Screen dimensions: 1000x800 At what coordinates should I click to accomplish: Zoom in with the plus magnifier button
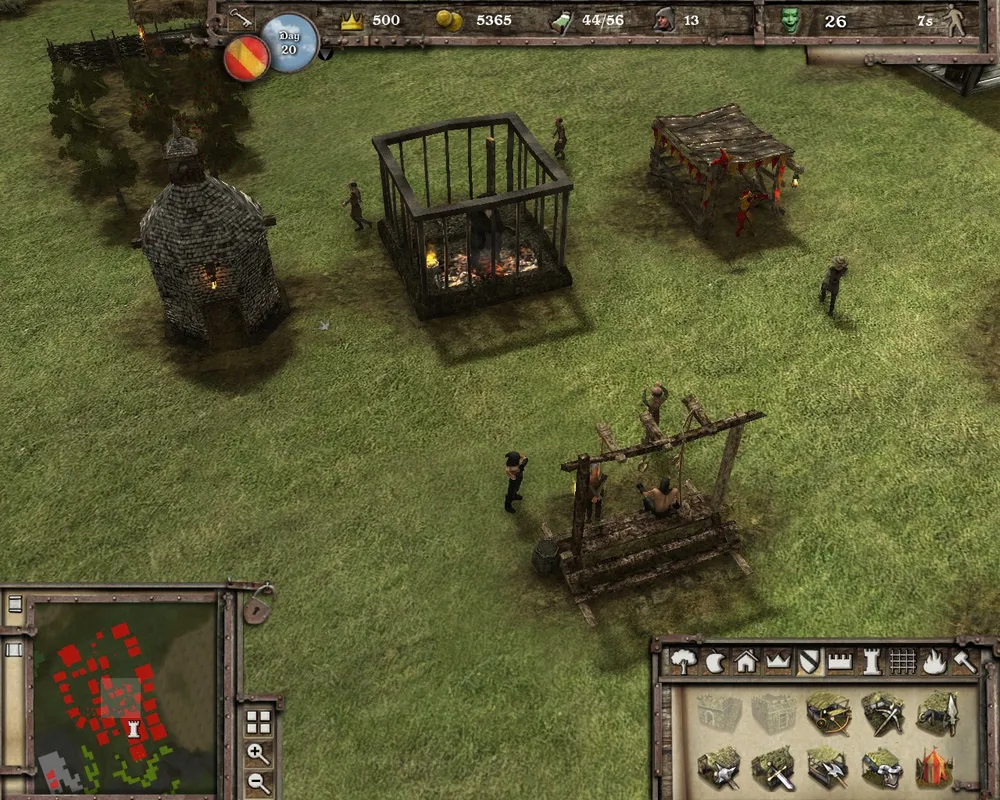[x=258, y=753]
